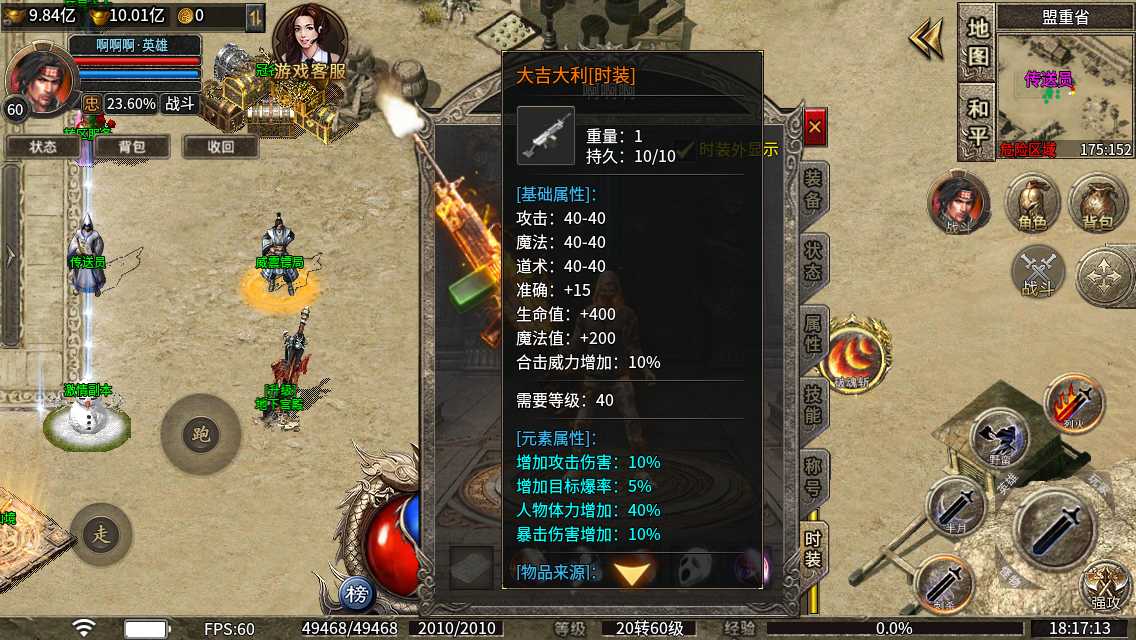Open the 角色 character helmet icon

point(1032,203)
